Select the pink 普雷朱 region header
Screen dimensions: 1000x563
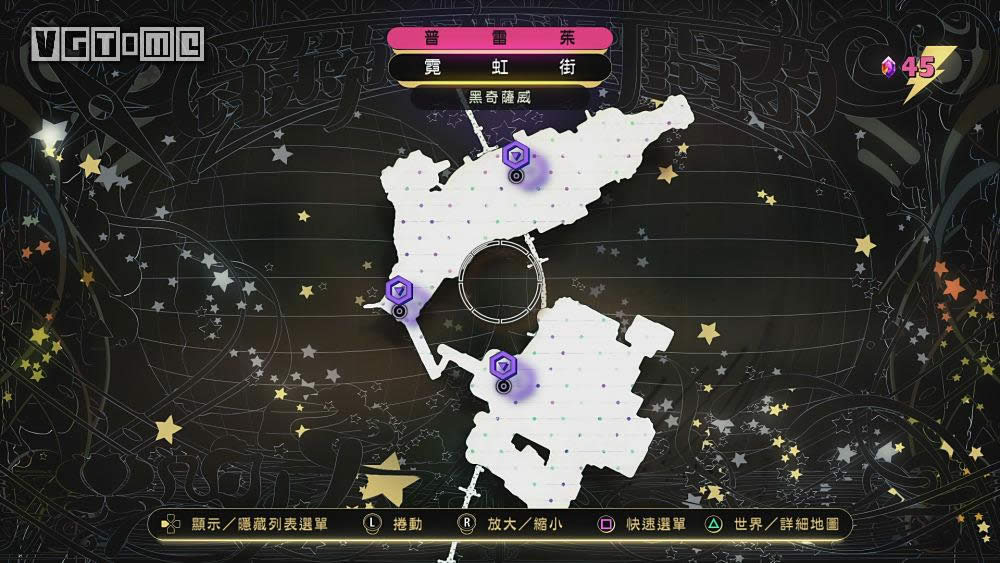(499, 38)
